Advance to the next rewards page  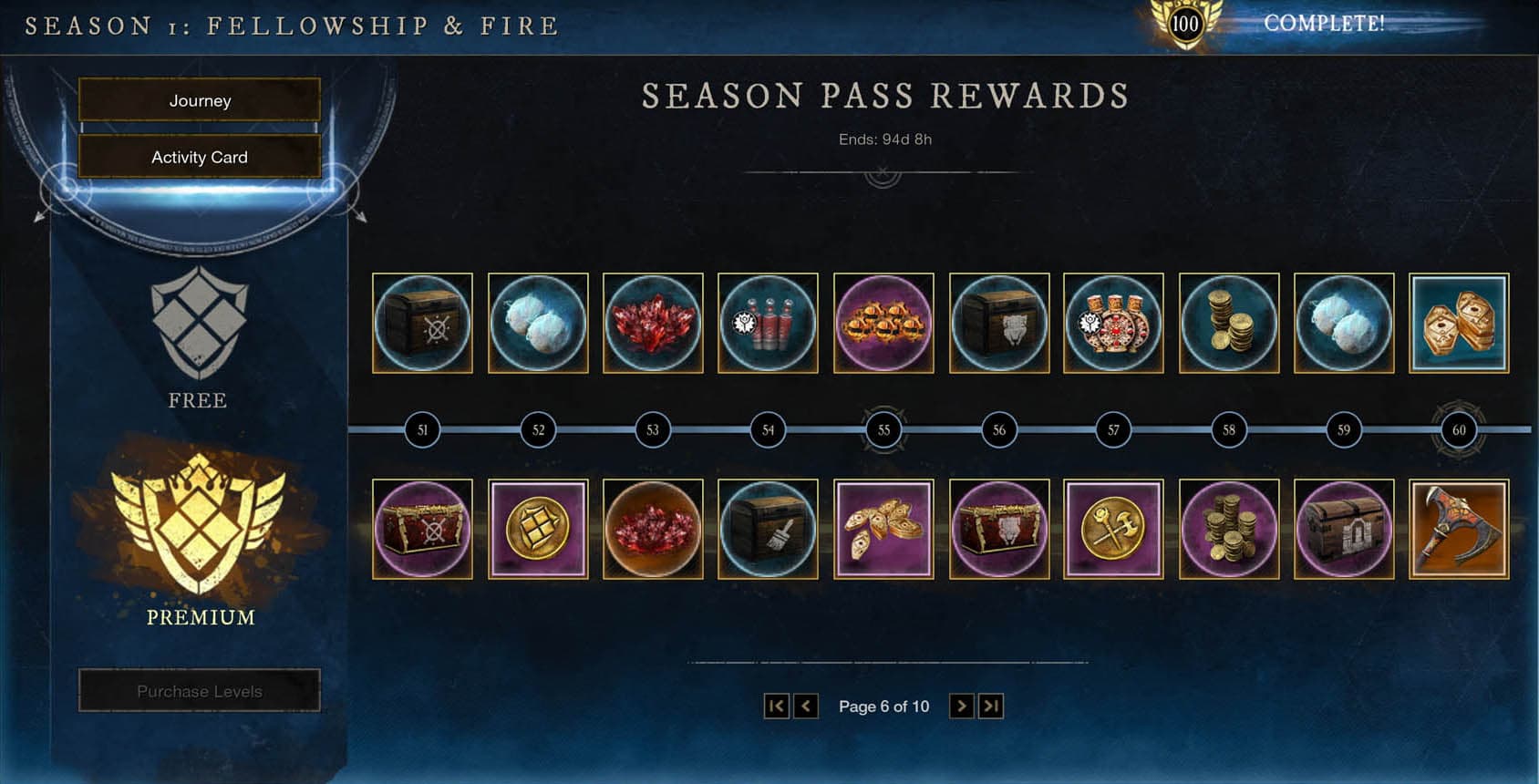(x=962, y=705)
